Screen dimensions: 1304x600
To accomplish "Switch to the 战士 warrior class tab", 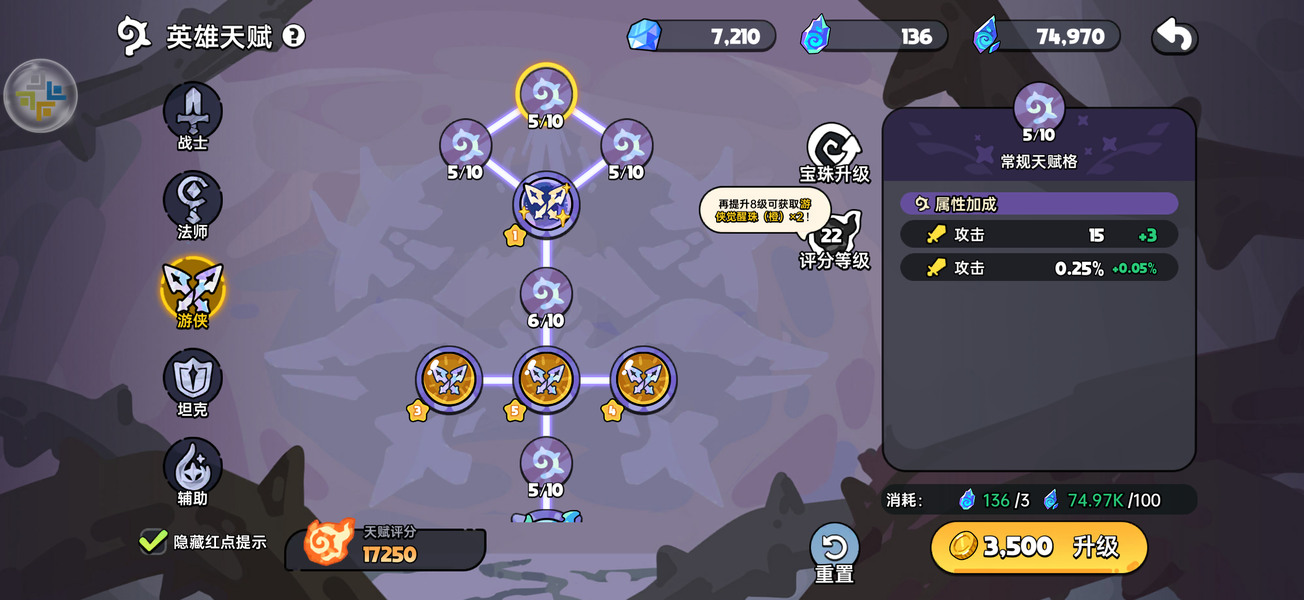I will (x=192, y=111).
